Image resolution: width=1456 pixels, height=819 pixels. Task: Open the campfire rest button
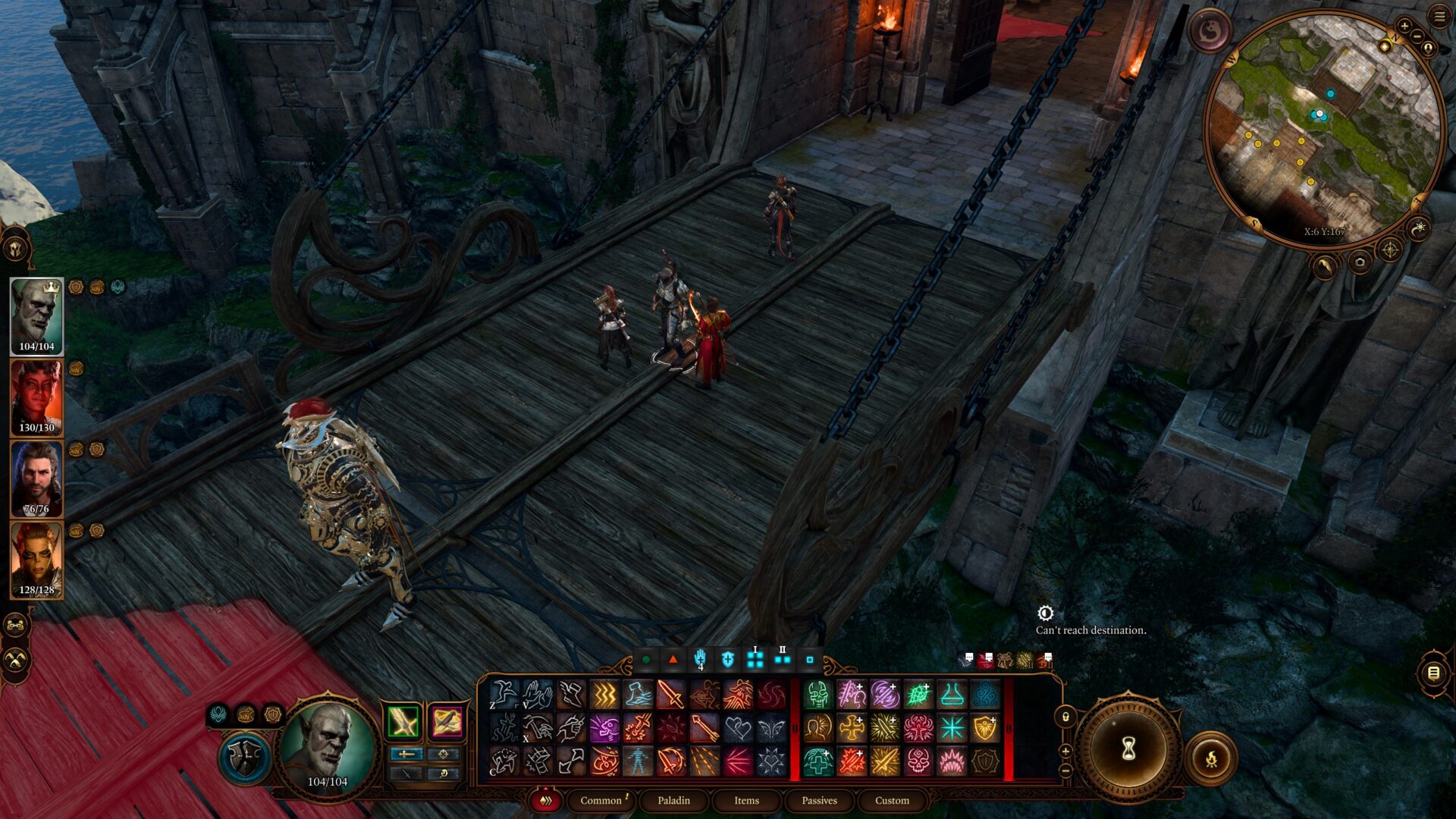click(1211, 758)
